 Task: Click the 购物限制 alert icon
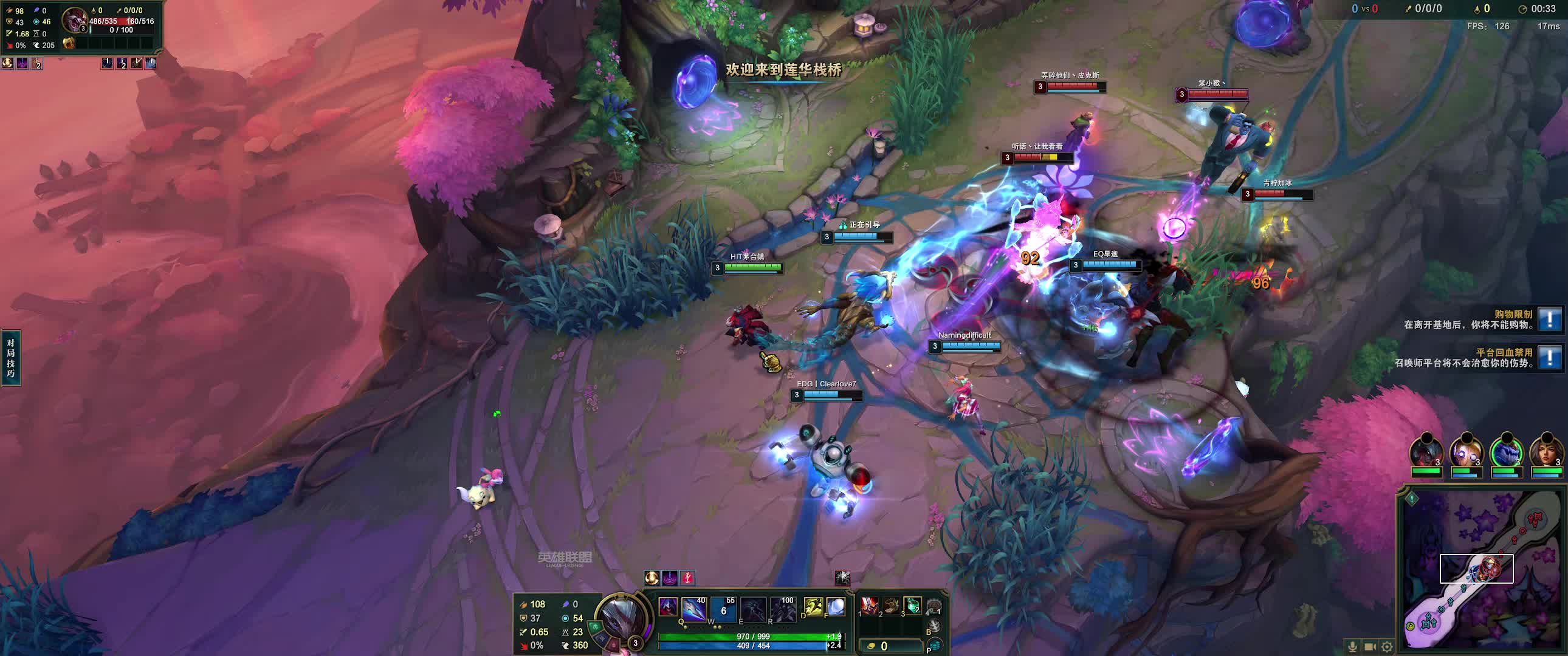point(1549,319)
